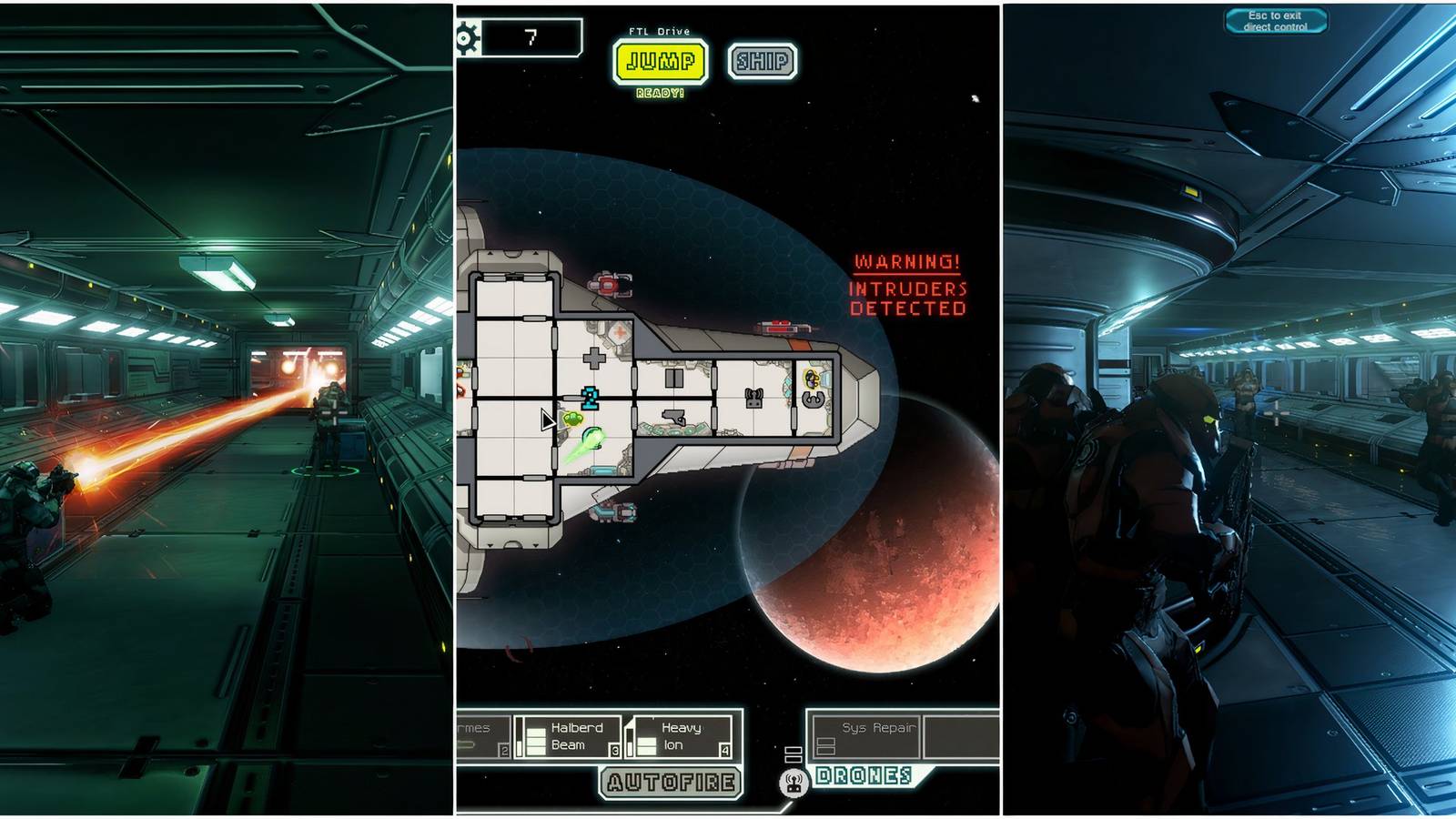Power up the Sys Repair drone
The height and width of the screenshot is (819, 1456).
(826, 745)
